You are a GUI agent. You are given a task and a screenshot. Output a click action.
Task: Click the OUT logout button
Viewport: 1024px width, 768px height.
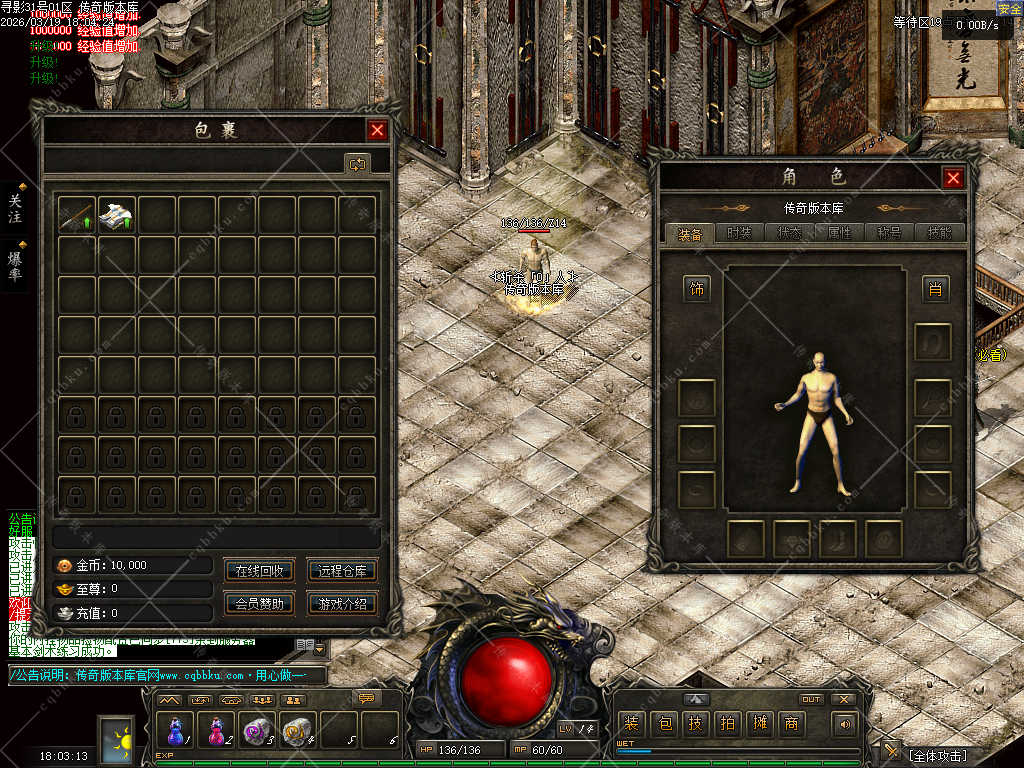[x=812, y=699]
